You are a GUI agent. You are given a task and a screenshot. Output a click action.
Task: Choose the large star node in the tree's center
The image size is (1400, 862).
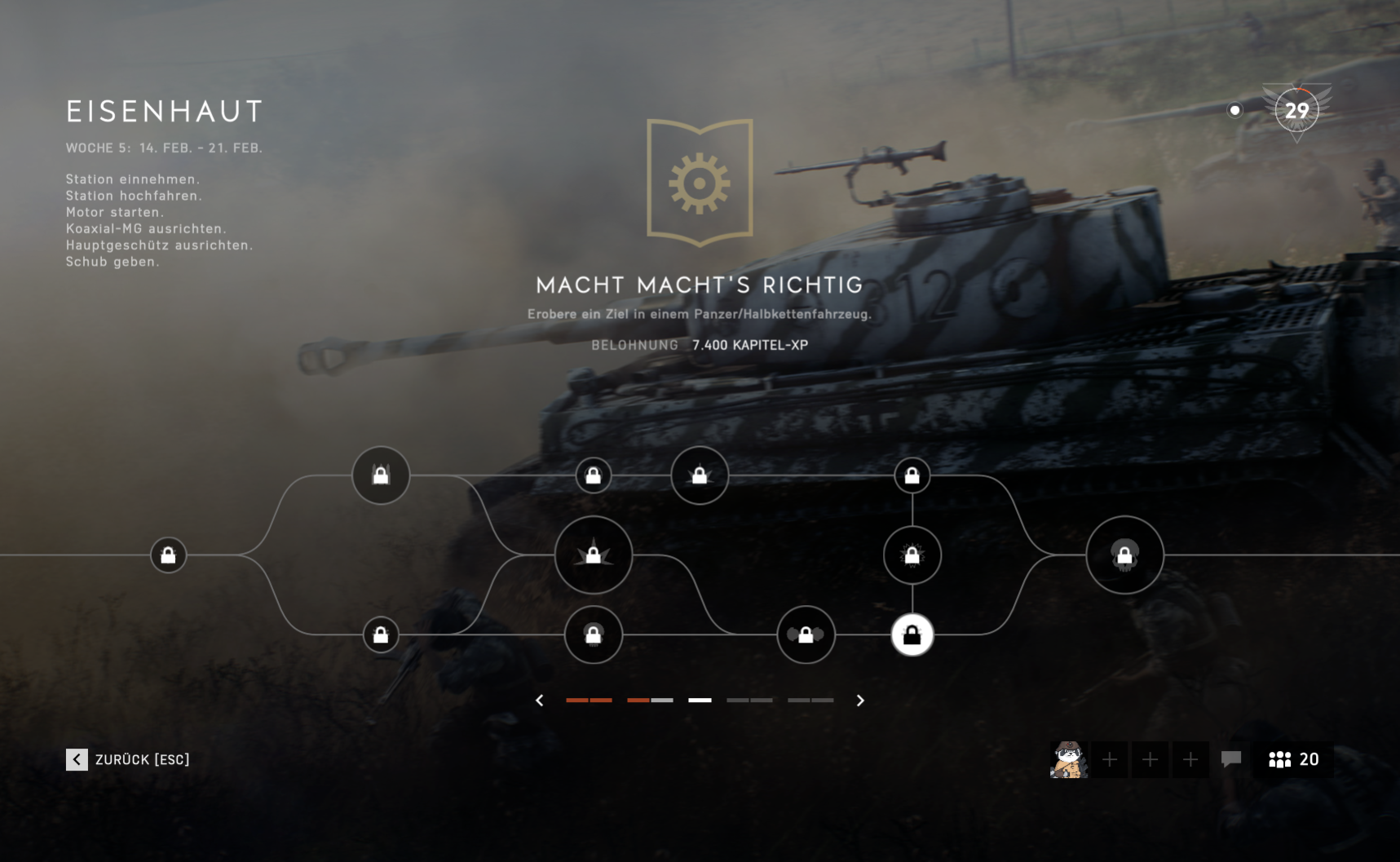point(594,555)
